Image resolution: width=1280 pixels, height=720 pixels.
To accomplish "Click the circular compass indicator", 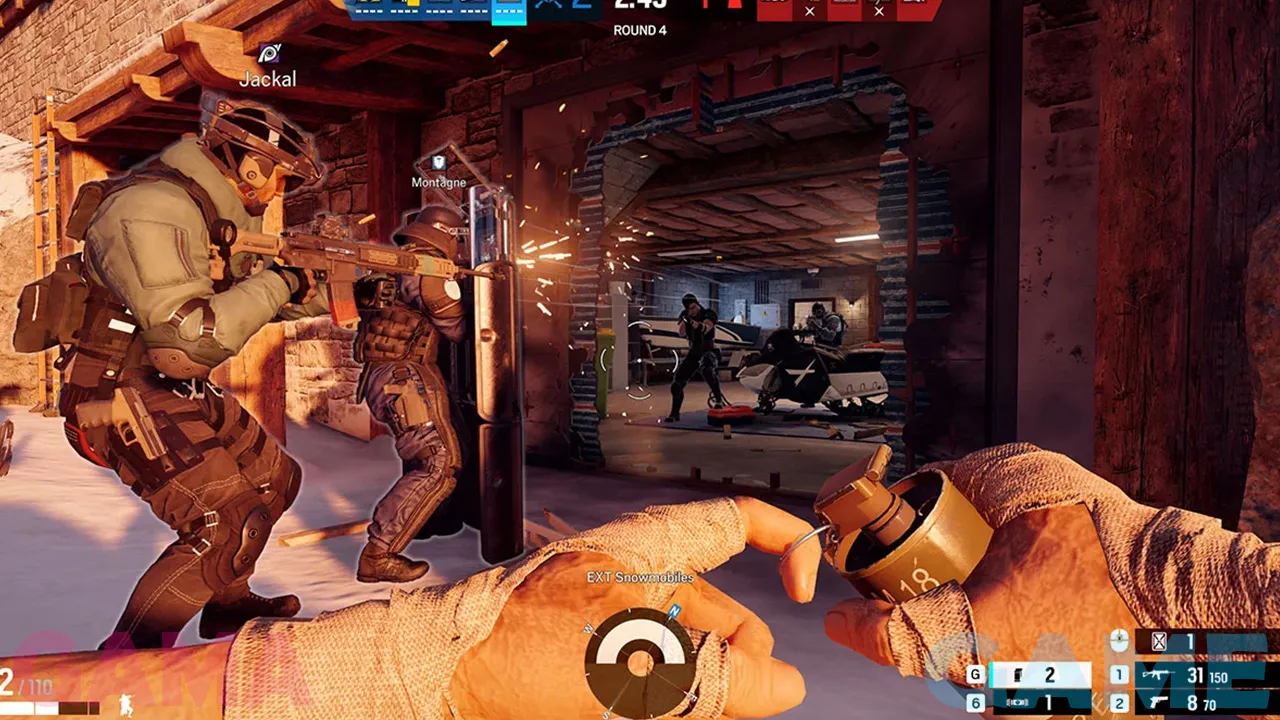I will tap(640, 658).
